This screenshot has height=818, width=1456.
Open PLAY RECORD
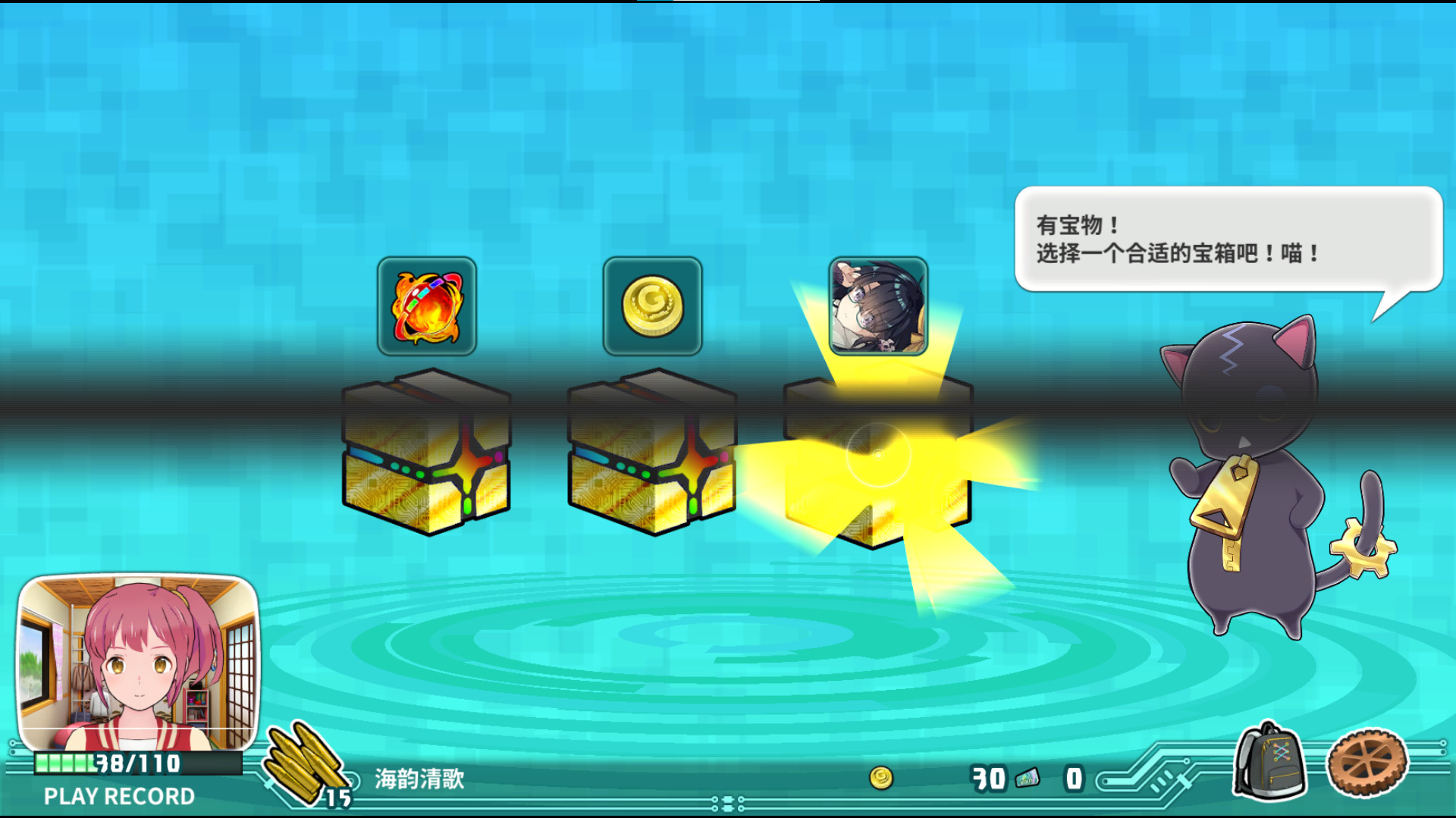click(x=118, y=796)
